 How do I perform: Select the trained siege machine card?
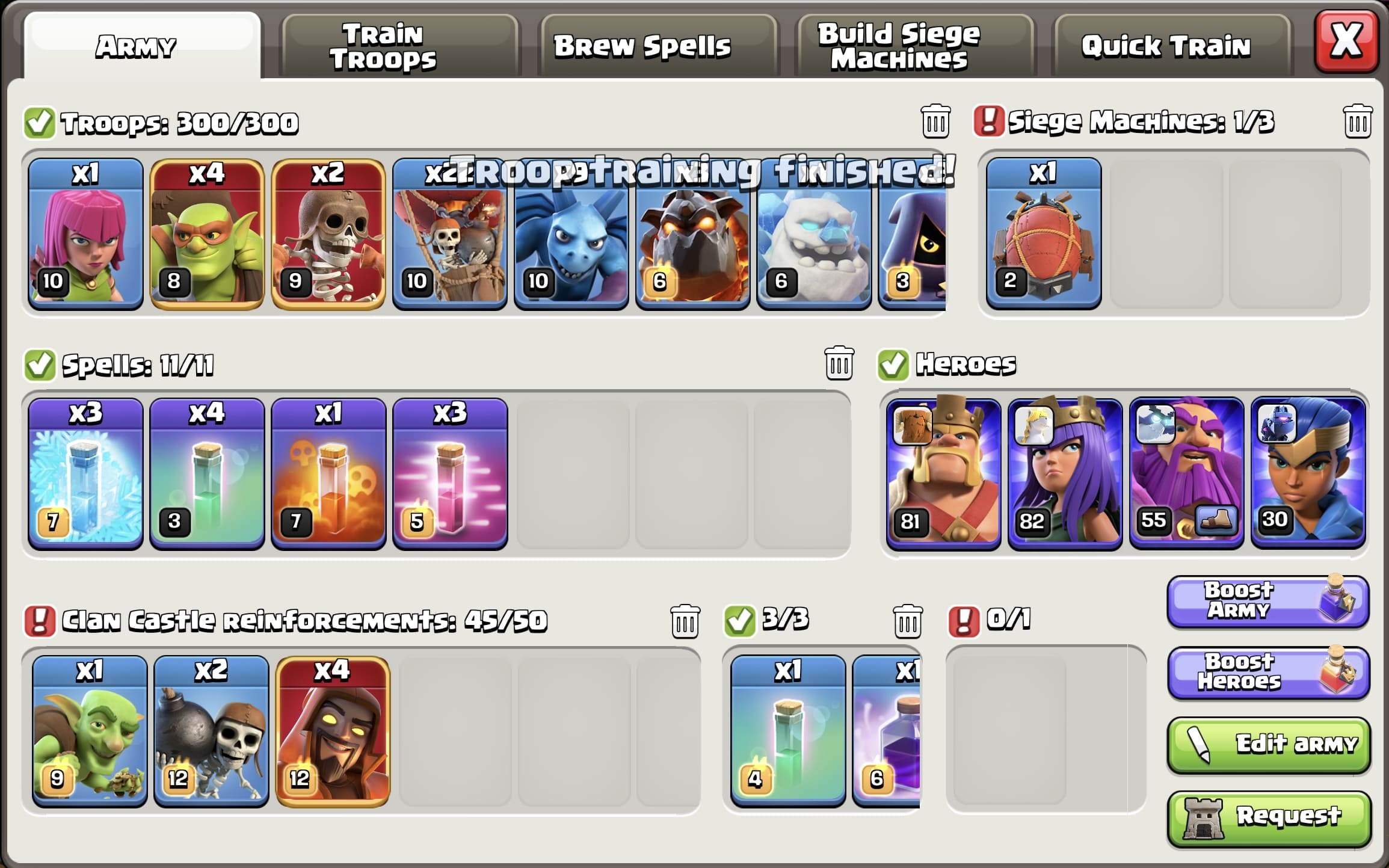click(x=1043, y=235)
